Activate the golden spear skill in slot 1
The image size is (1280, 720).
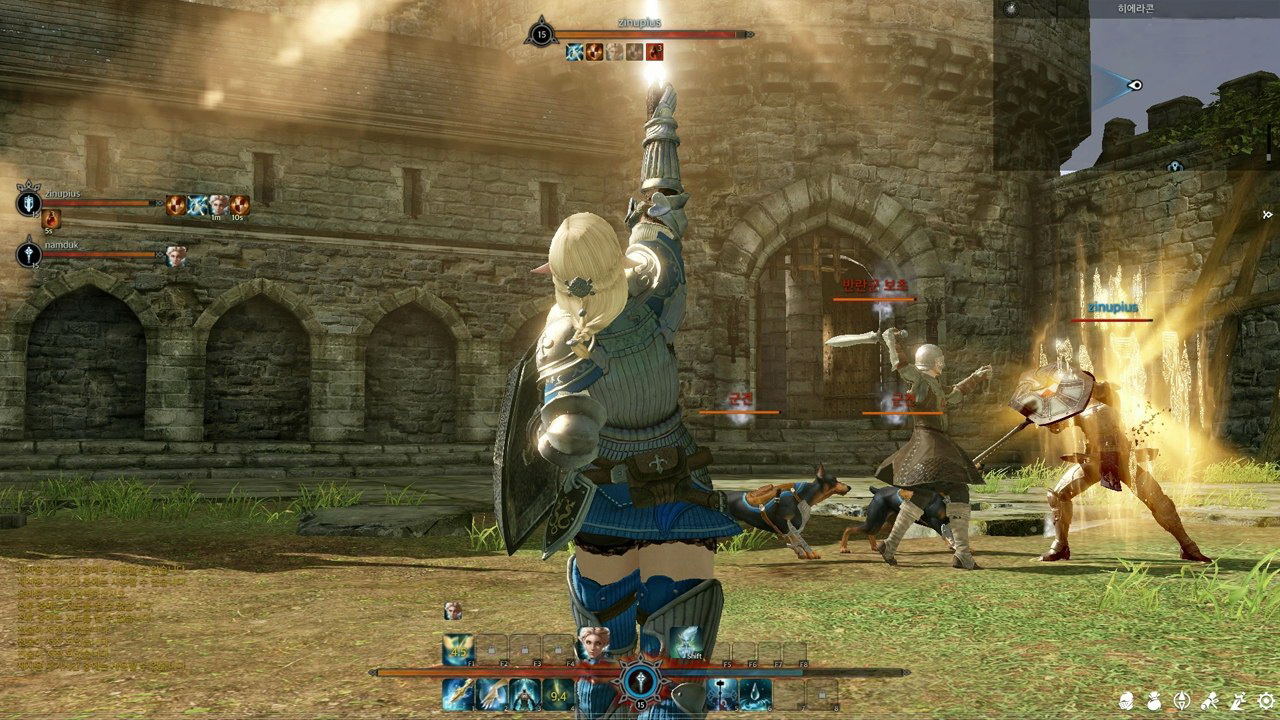click(458, 694)
